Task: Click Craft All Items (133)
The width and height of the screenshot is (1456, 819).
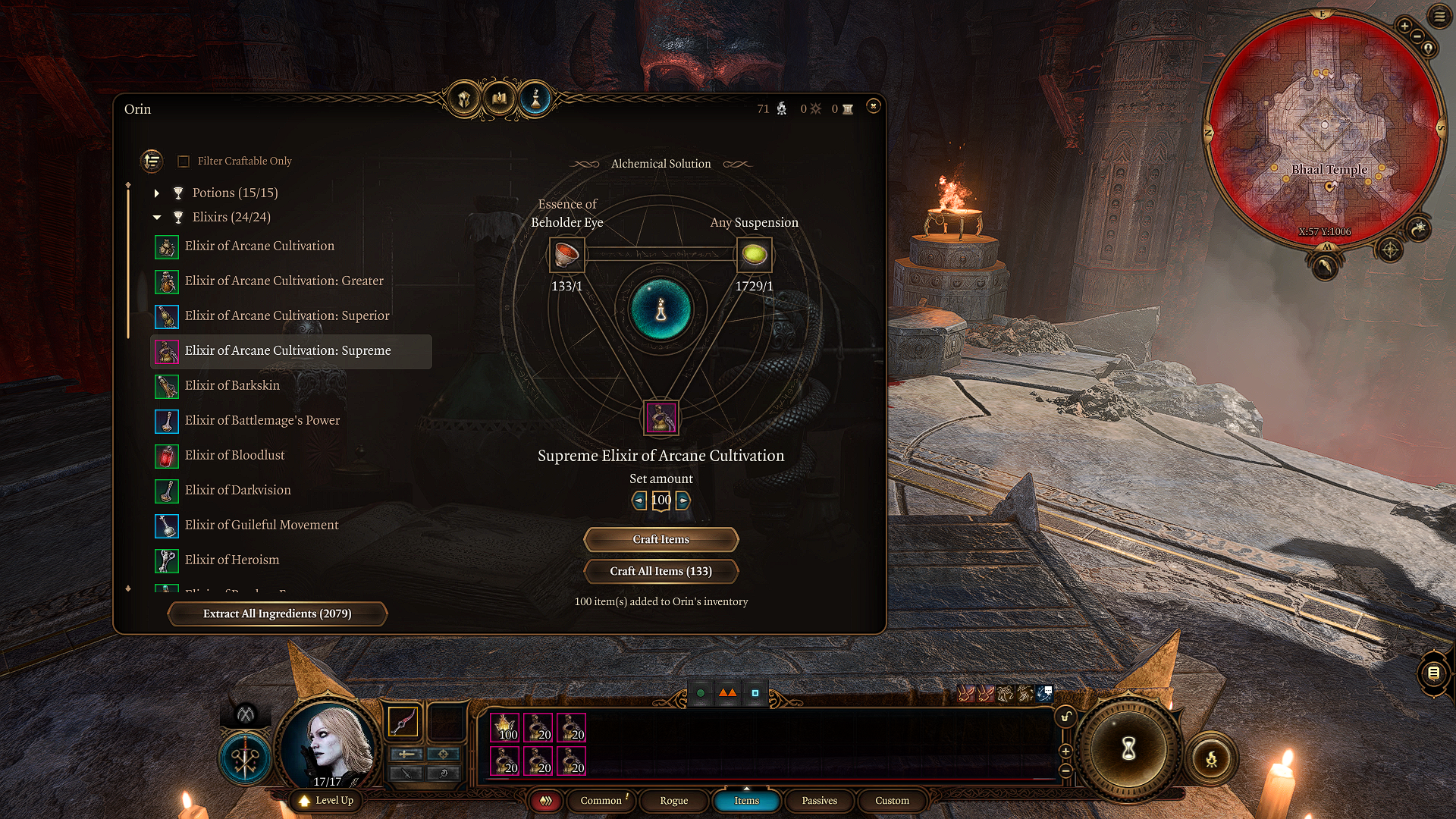Action: coord(661,571)
